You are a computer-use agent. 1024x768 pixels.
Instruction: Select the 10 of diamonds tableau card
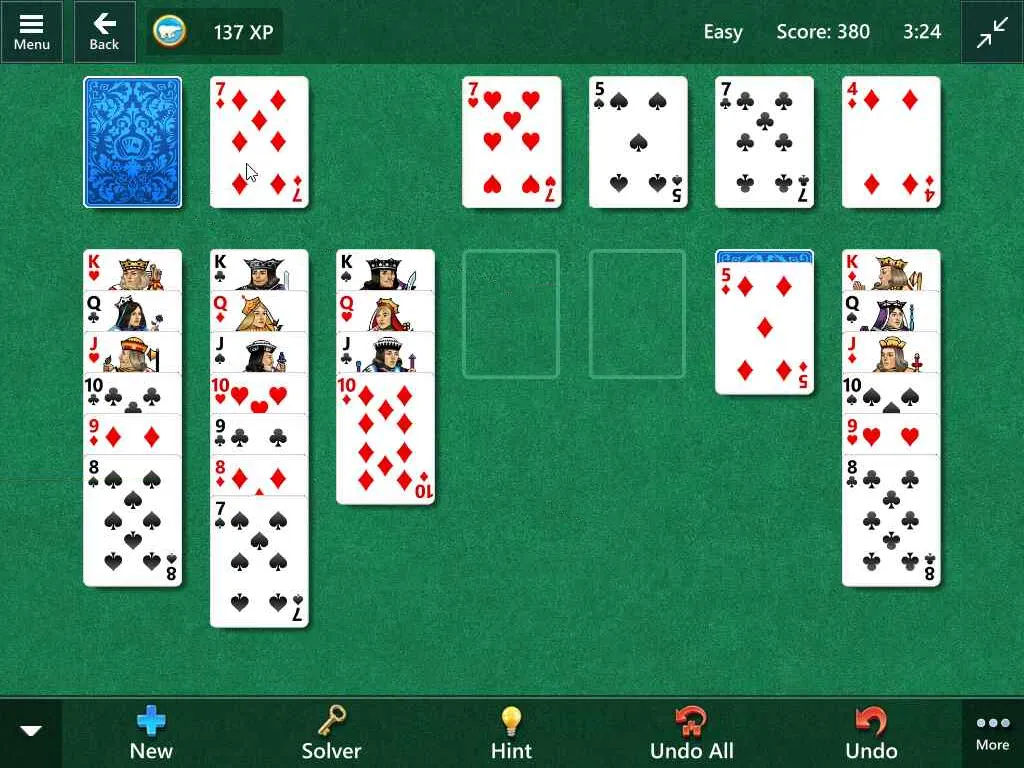pos(385,440)
